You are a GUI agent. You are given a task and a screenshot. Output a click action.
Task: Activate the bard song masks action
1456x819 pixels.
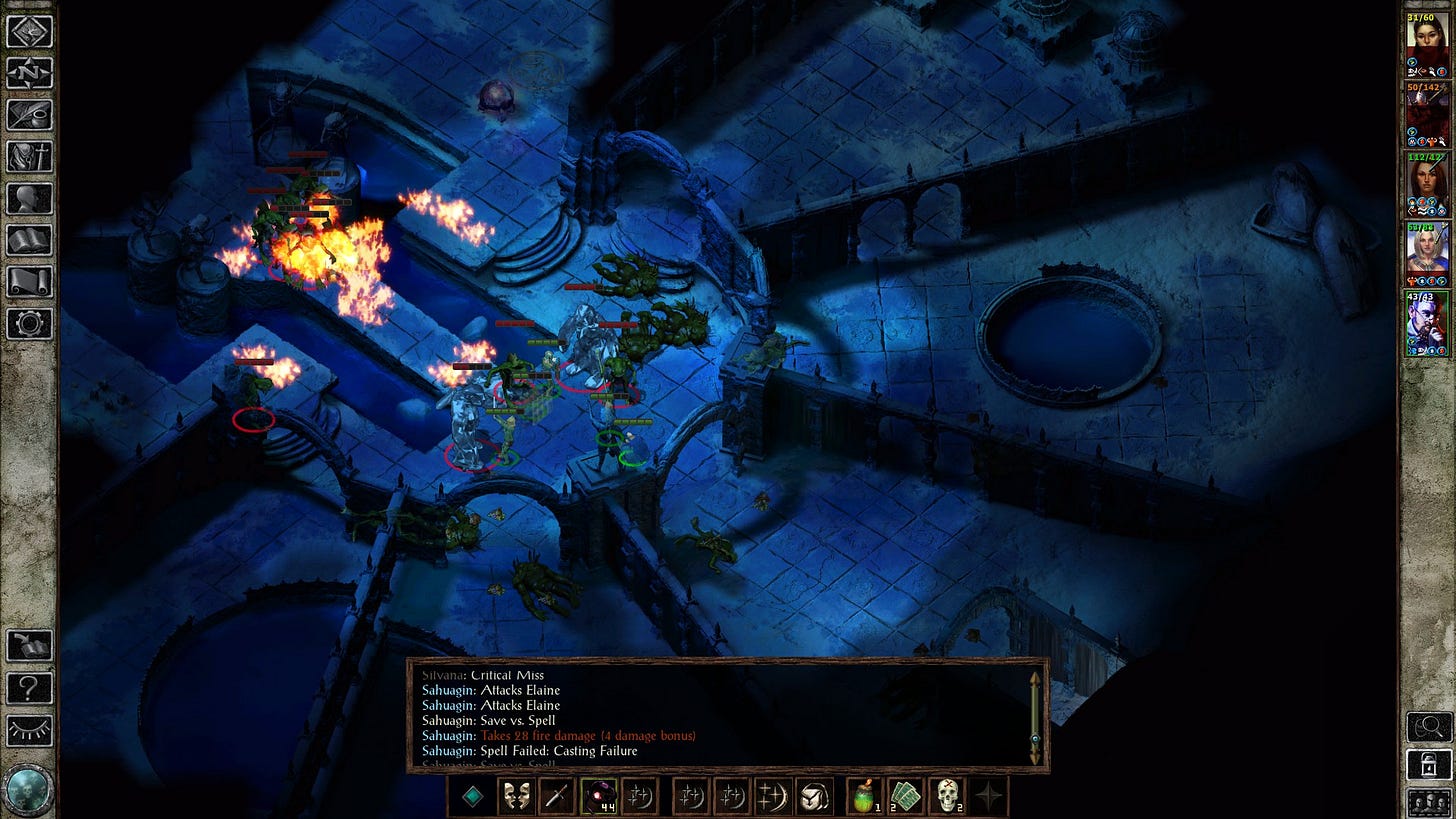(518, 796)
